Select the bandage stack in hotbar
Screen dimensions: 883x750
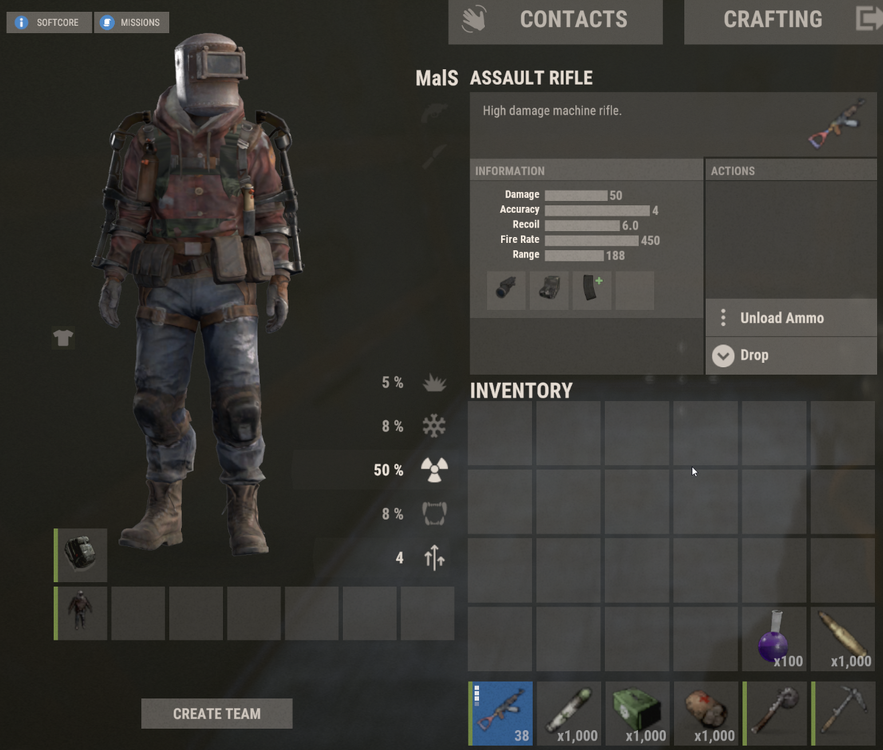click(707, 714)
